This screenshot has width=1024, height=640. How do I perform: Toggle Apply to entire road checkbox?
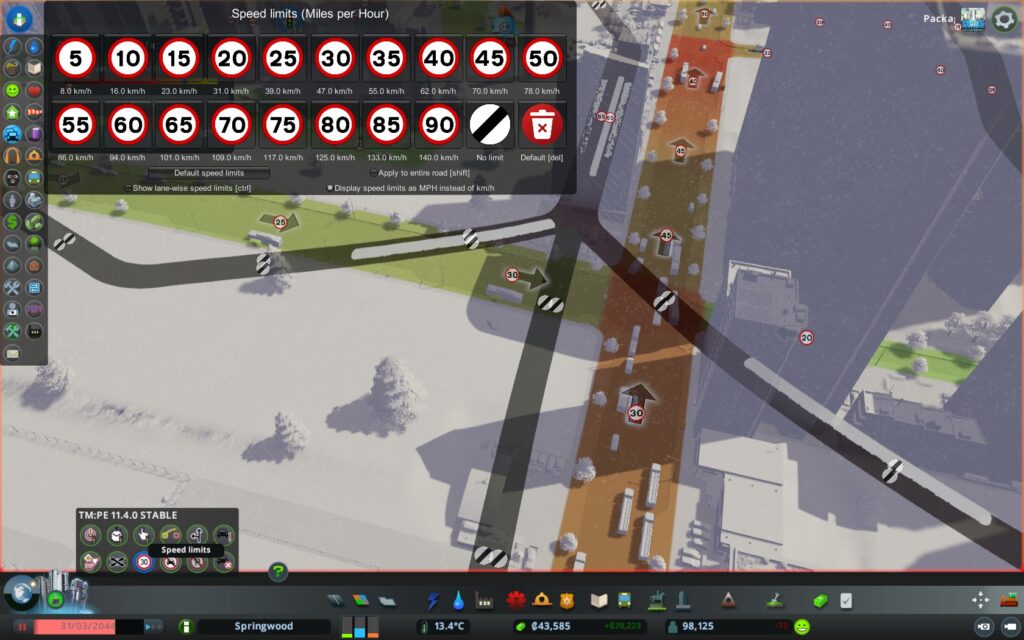(x=374, y=173)
